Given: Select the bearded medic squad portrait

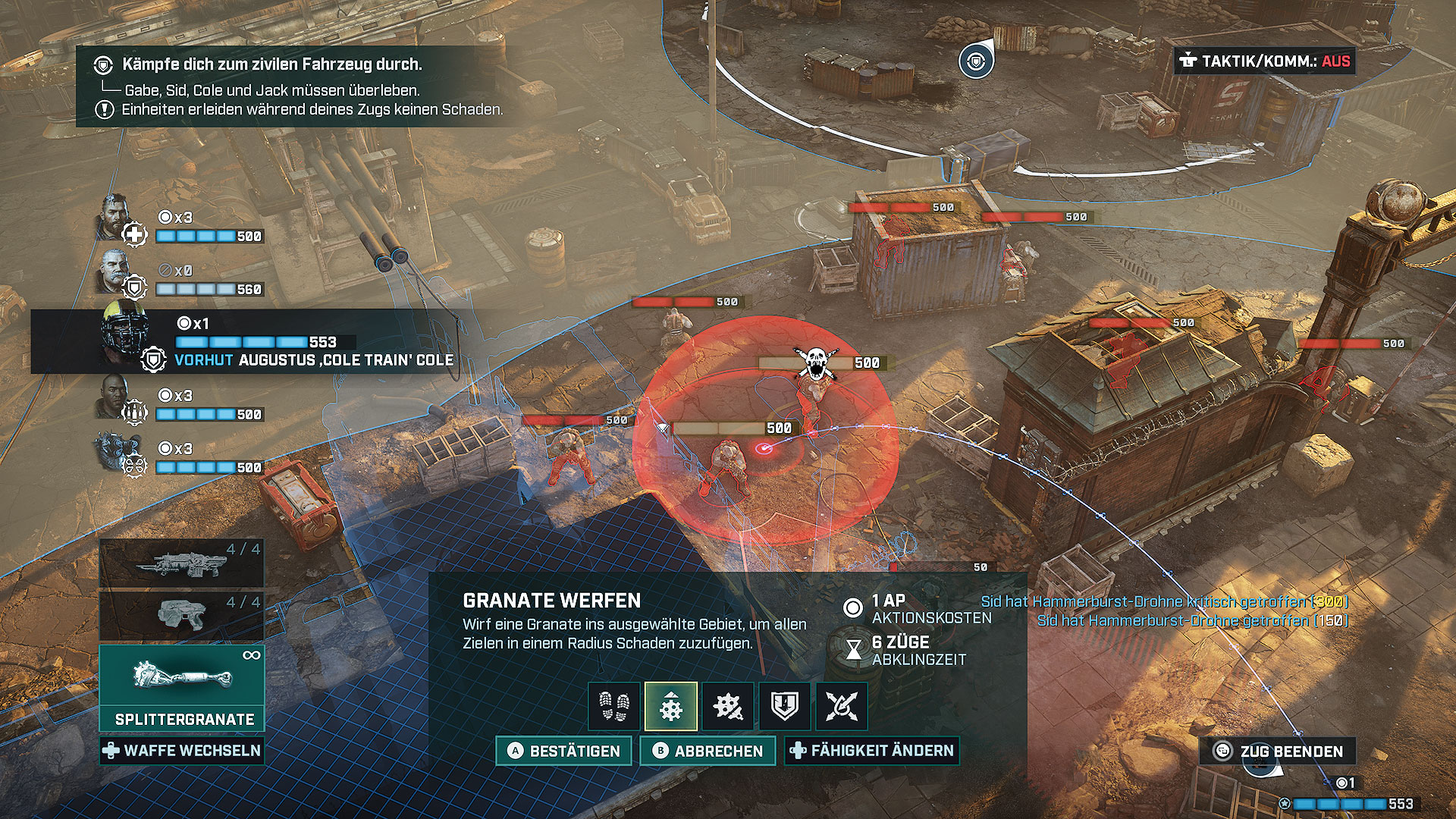Looking at the screenshot, I should [x=114, y=218].
